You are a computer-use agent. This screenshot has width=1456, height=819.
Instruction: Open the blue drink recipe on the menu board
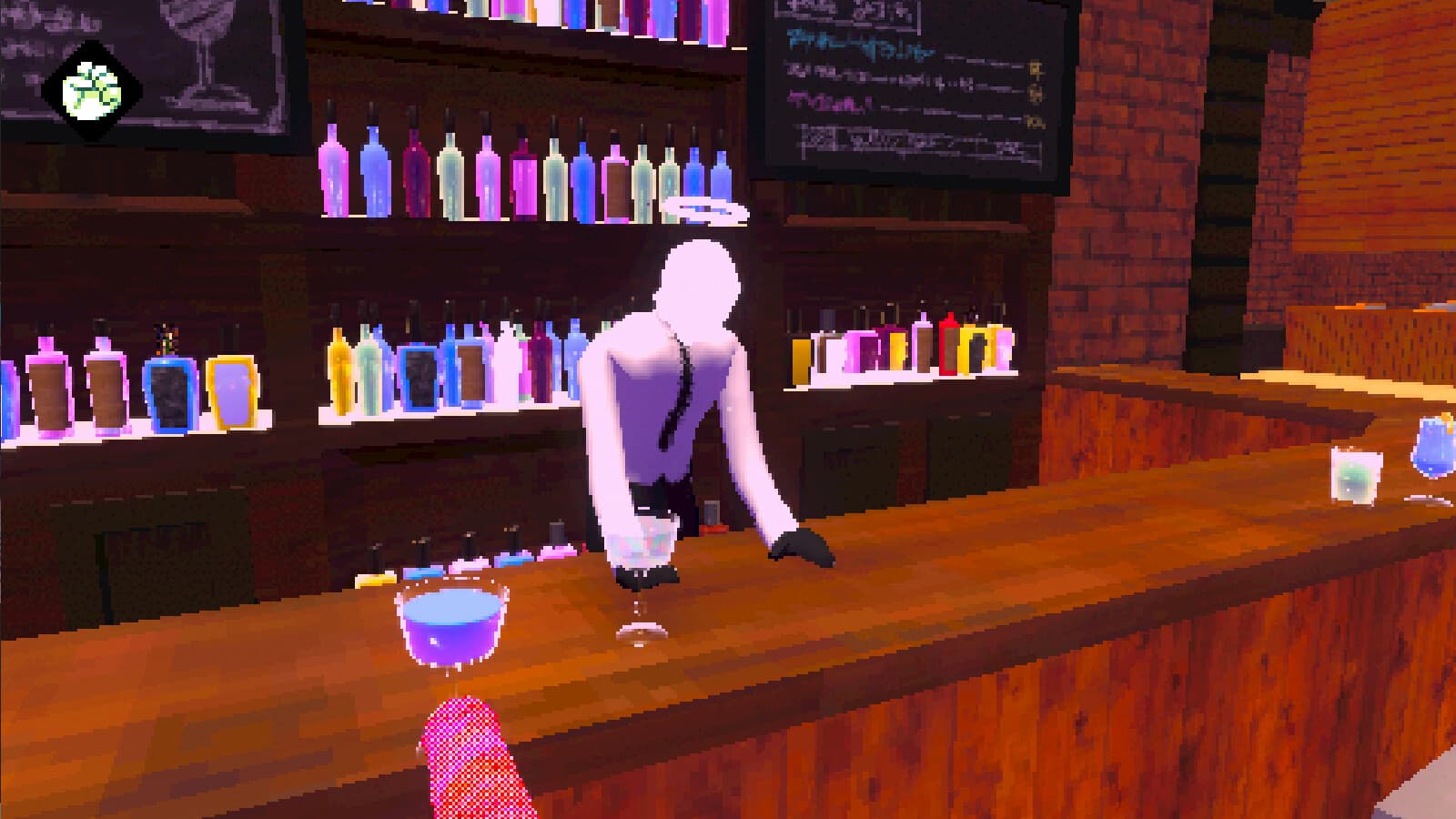pos(856,45)
